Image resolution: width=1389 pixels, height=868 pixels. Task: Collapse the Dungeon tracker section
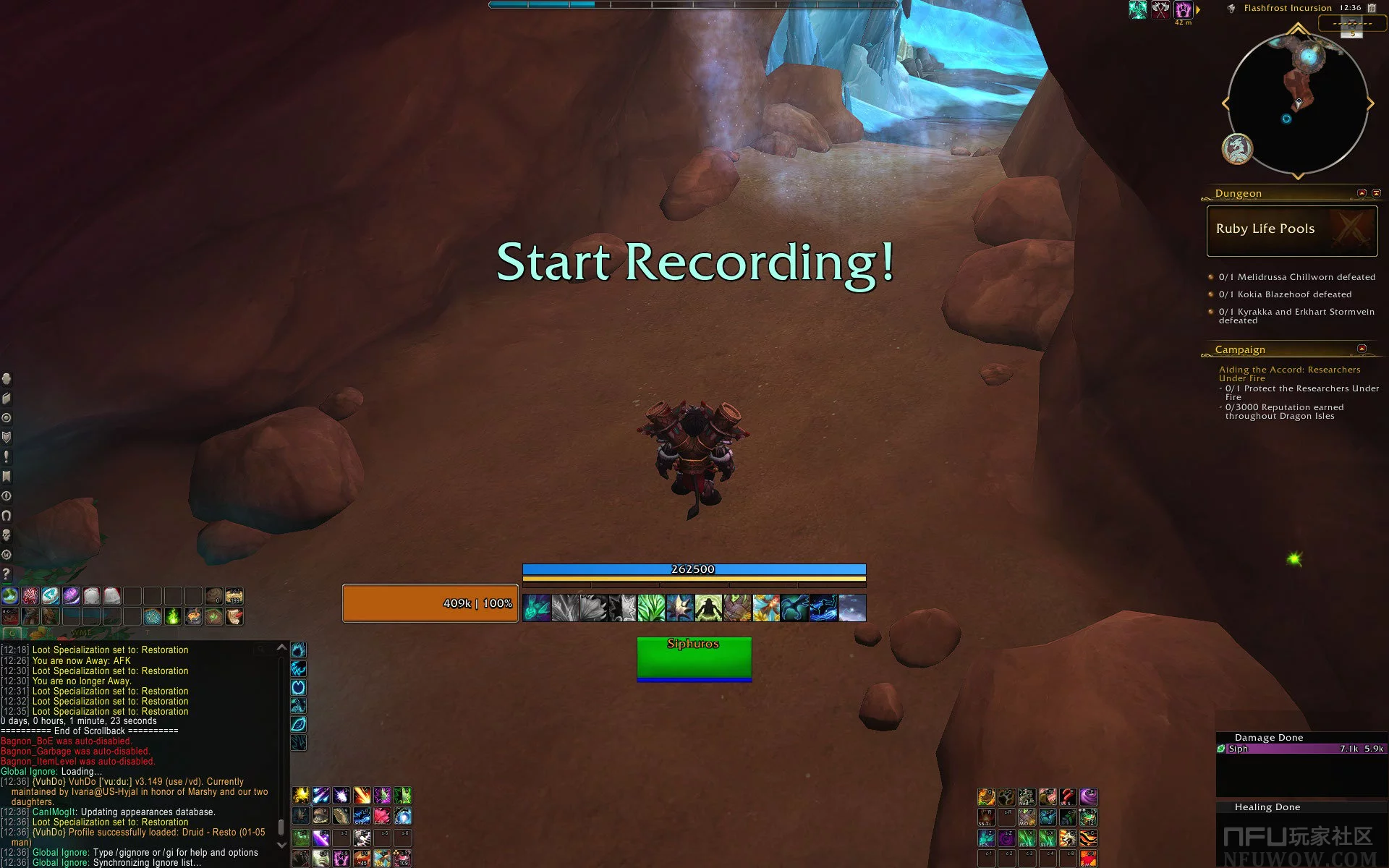pos(1362,193)
